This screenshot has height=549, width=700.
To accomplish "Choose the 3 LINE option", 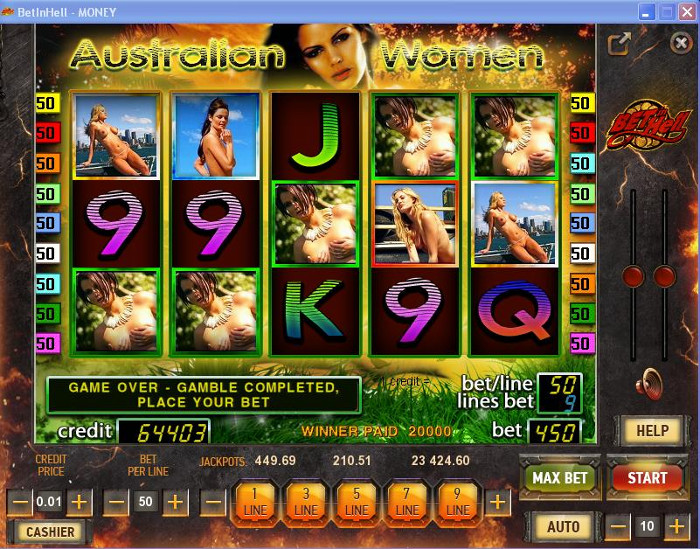I will click(x=307, y=501).
